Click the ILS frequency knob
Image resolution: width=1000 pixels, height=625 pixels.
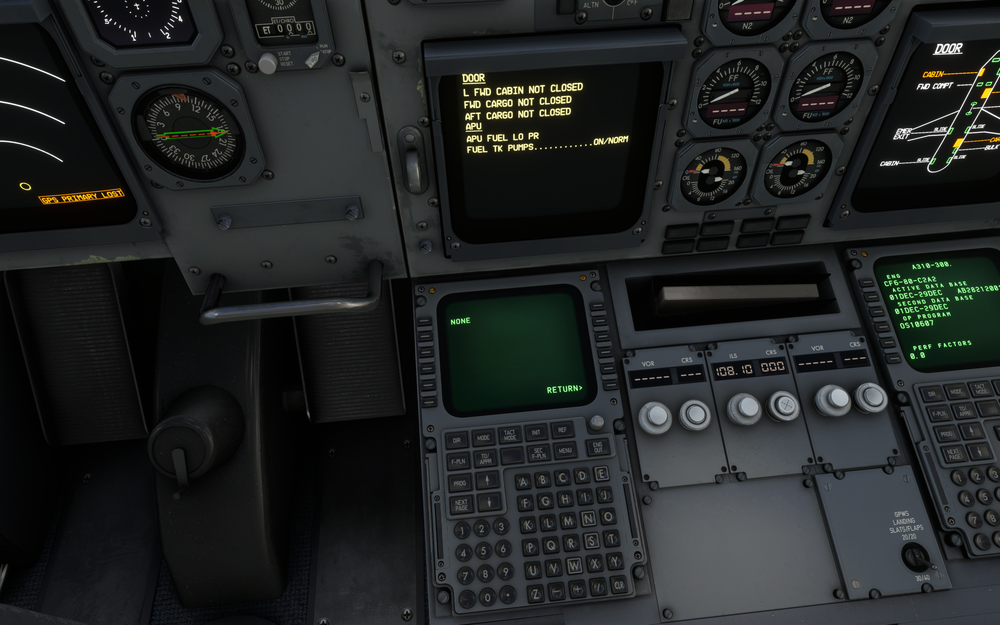[x=744, y=407]
